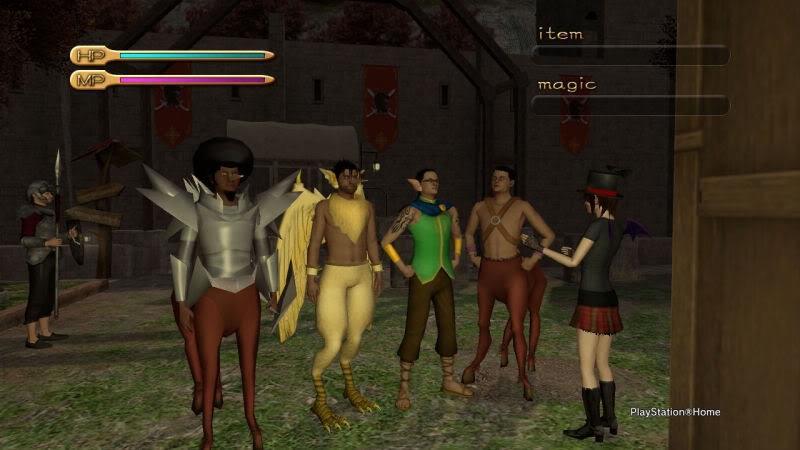Open the item slot bar
The height and width of the screenshot is (450, 800).
click(629, 55)
